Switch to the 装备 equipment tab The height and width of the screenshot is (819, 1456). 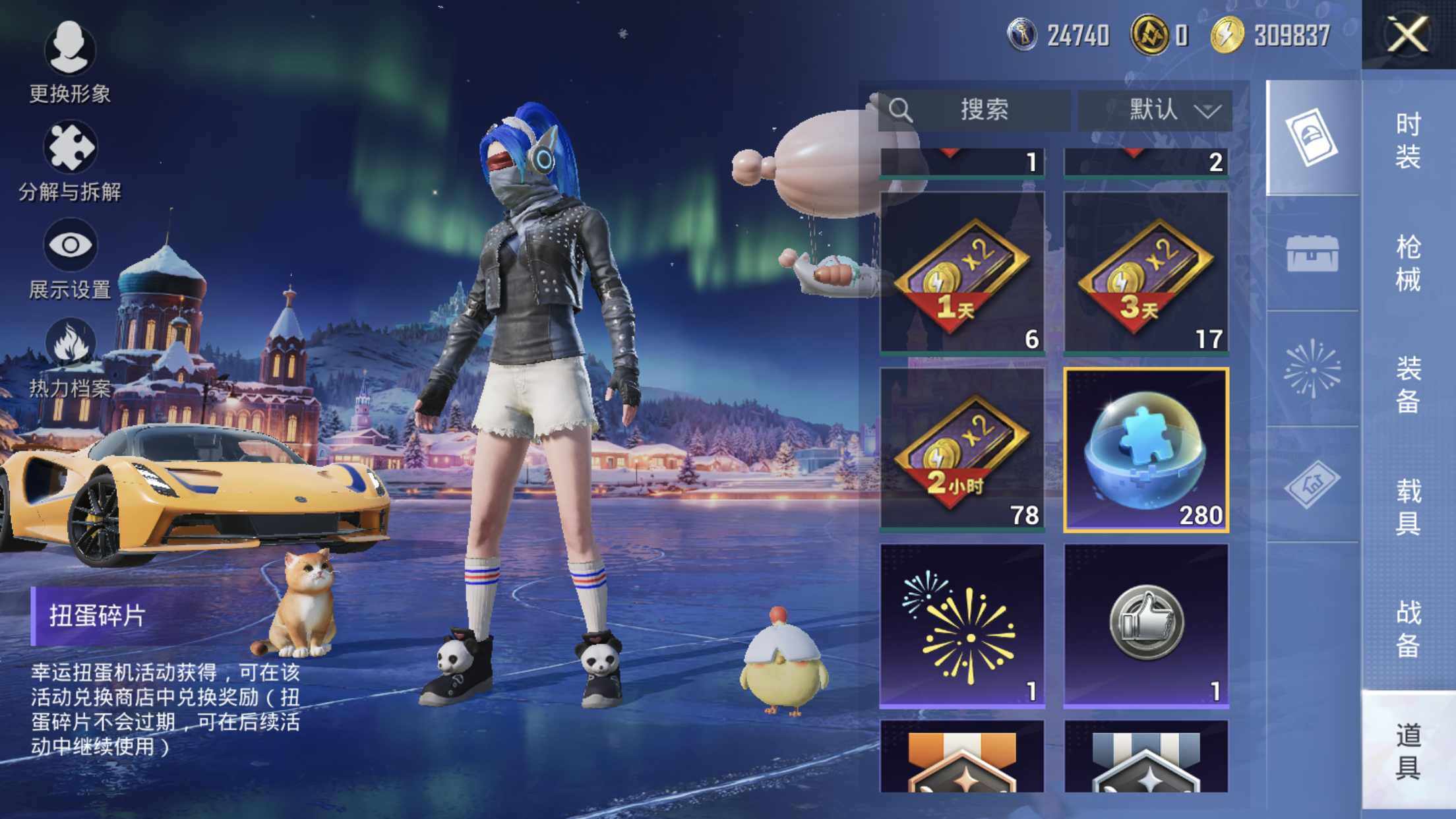click(x=1408, y=384)
